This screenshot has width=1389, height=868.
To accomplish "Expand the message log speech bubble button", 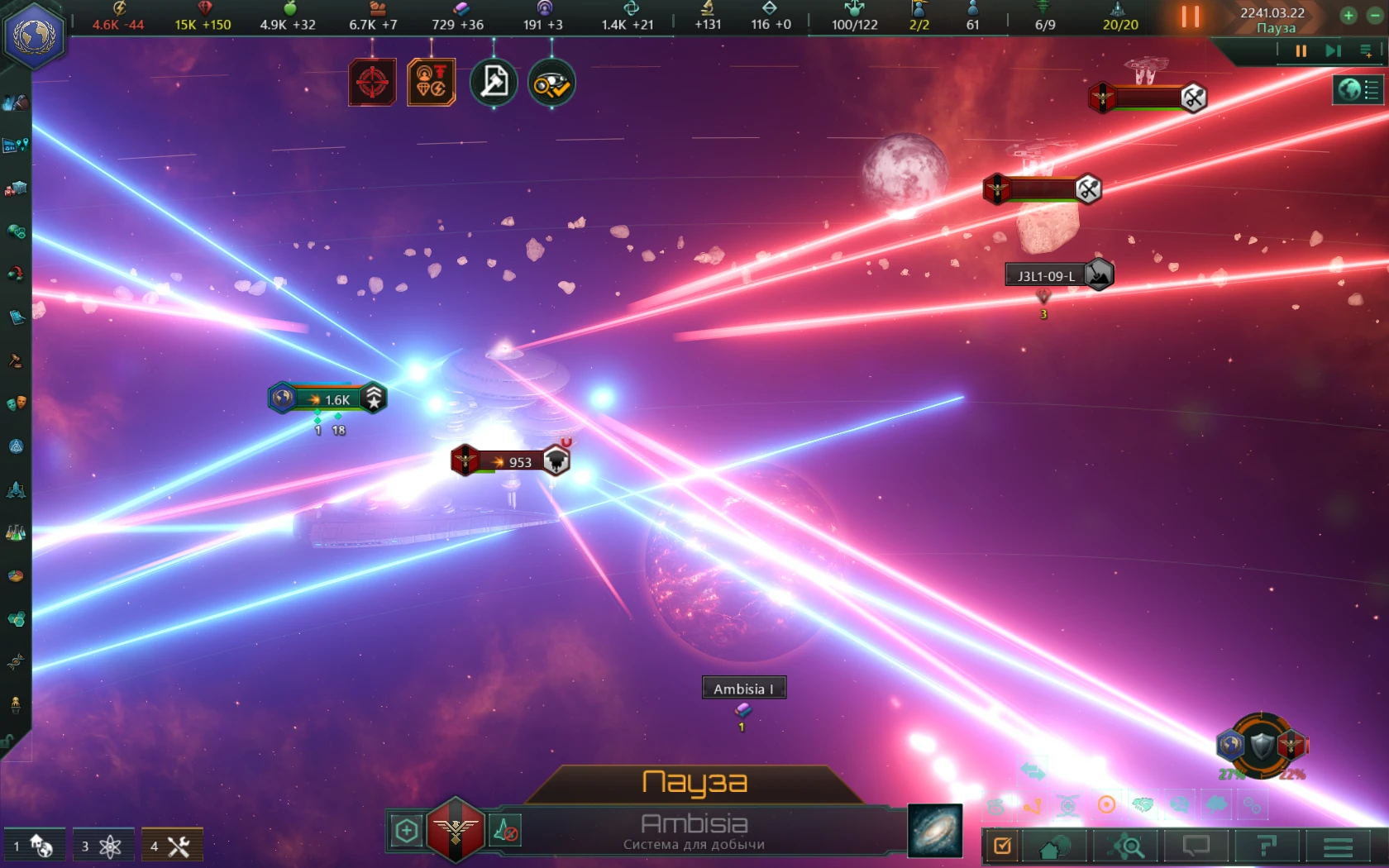I will click(1196, 846).
